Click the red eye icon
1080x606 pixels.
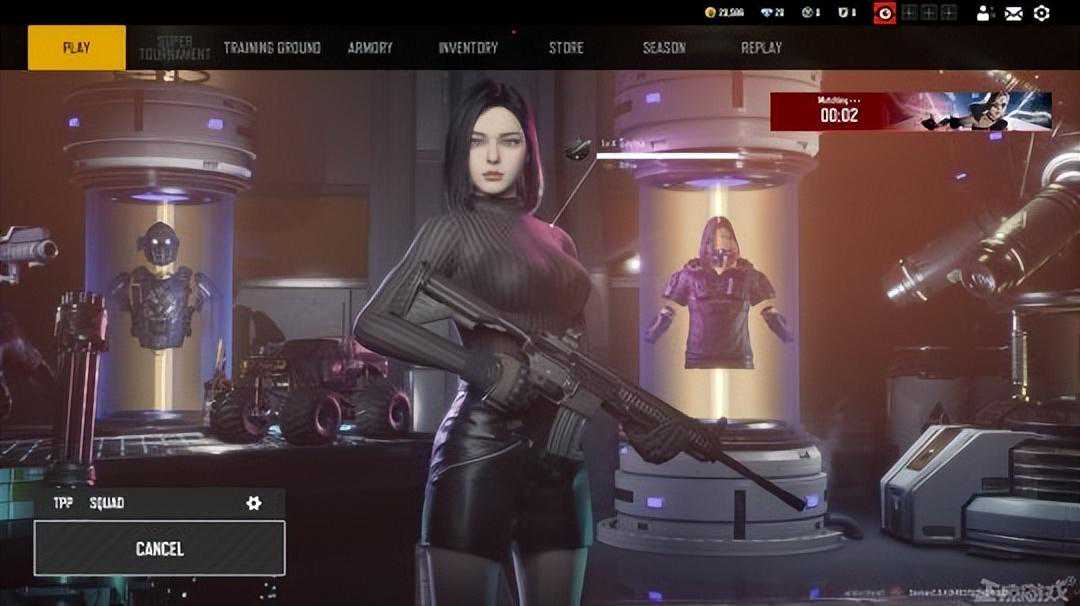coord(884,13)
